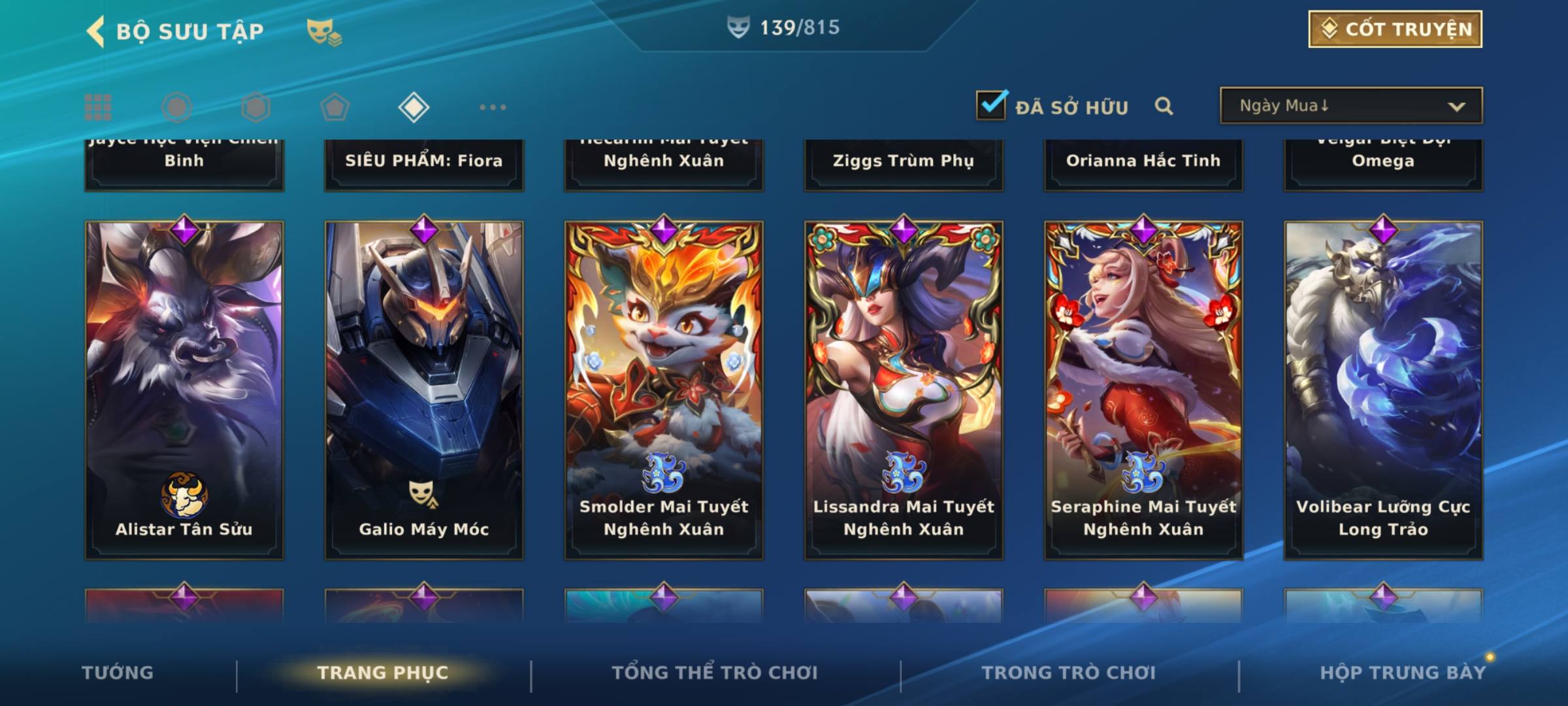The width and height of the screenshot is (1568, 706).
Task: Go to the Hộp Trưng Bày tab
Action: (x=1403, y=673)
